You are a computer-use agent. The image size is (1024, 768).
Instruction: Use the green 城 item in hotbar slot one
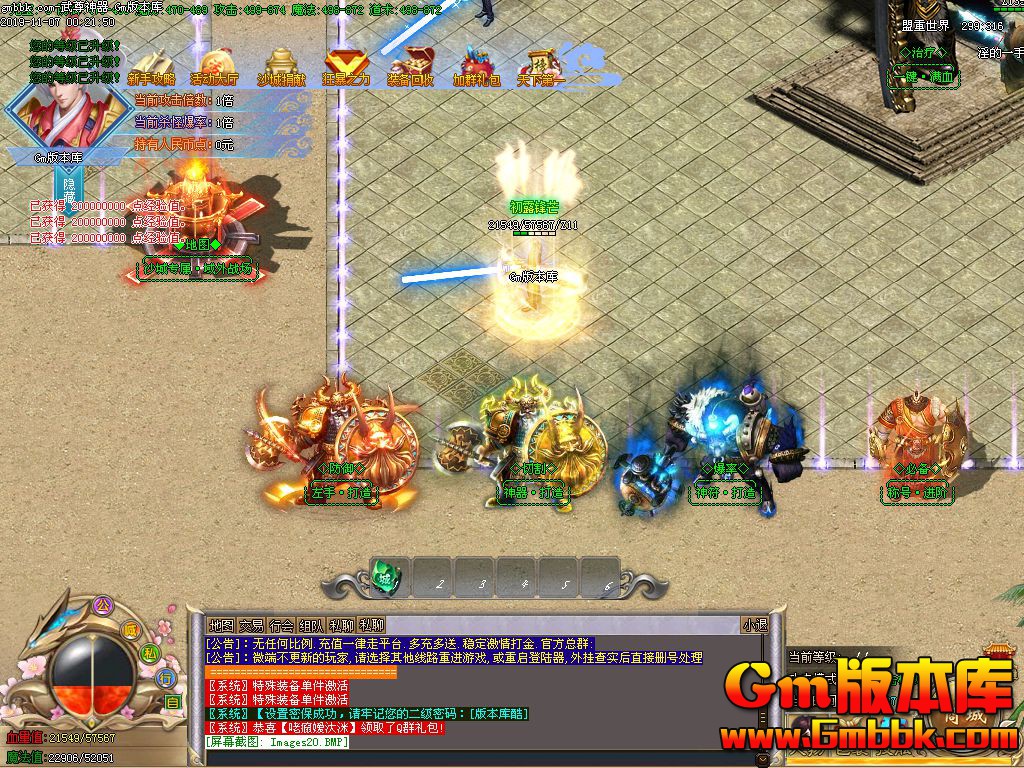pyautogui.click(x=386, y=577)
